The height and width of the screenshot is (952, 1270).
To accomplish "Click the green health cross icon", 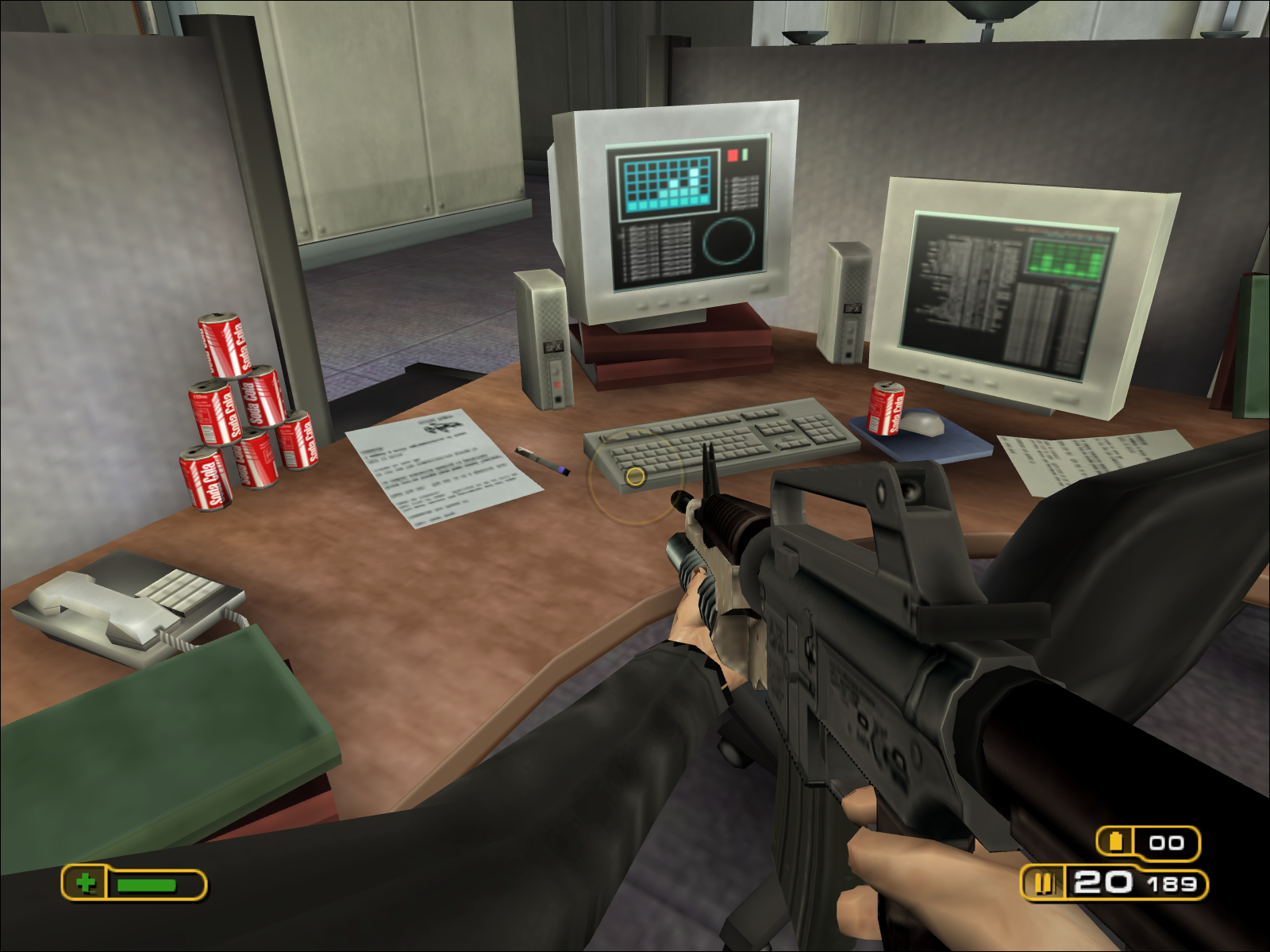I will [x=86, y=882].
